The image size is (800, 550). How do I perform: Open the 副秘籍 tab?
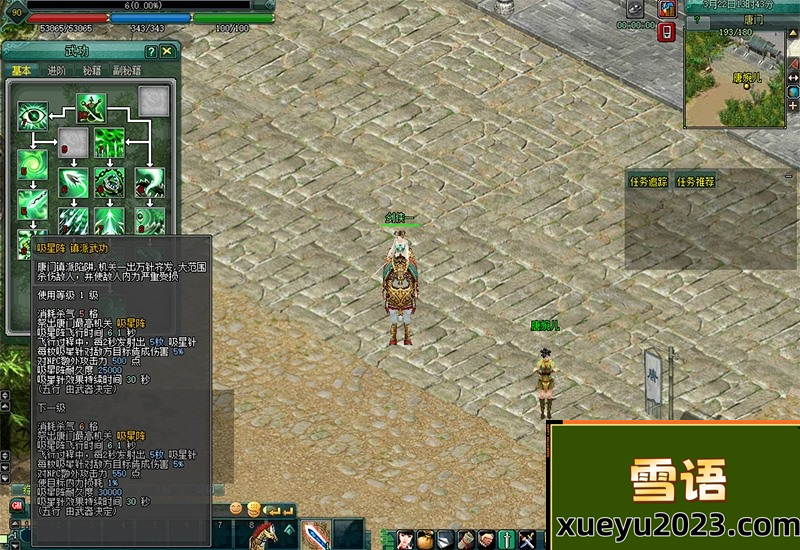[x=128, y=71]
